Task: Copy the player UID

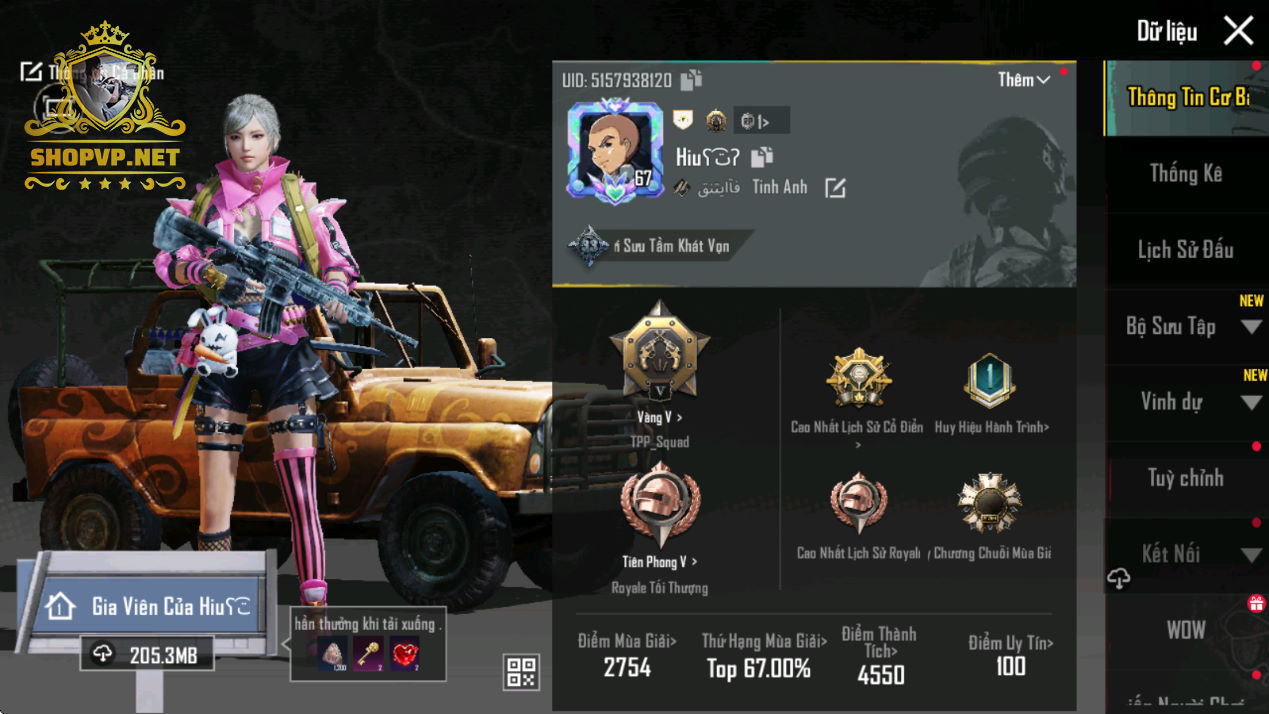Action: (691, 80)
